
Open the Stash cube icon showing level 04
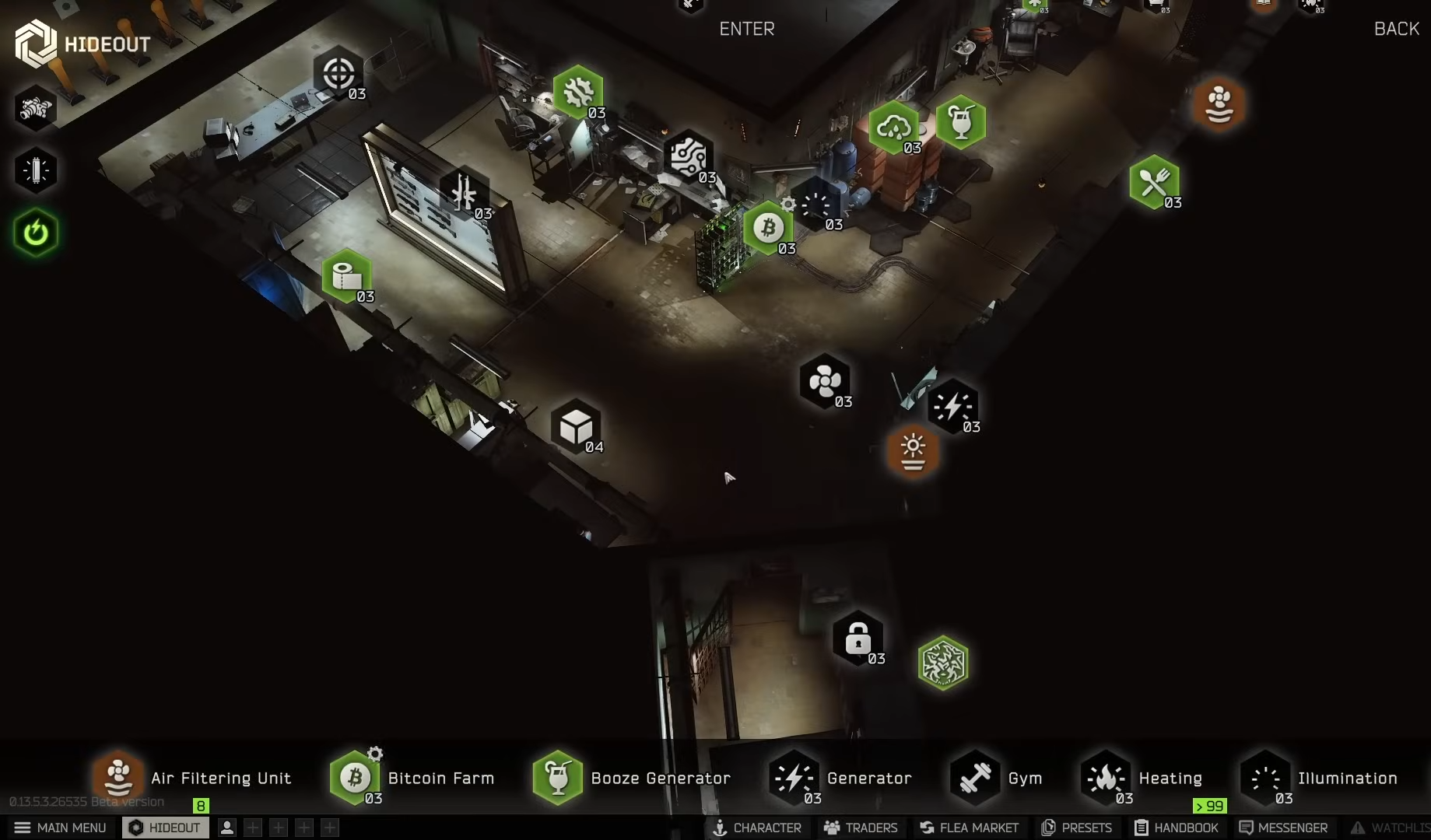pos(577,426)
